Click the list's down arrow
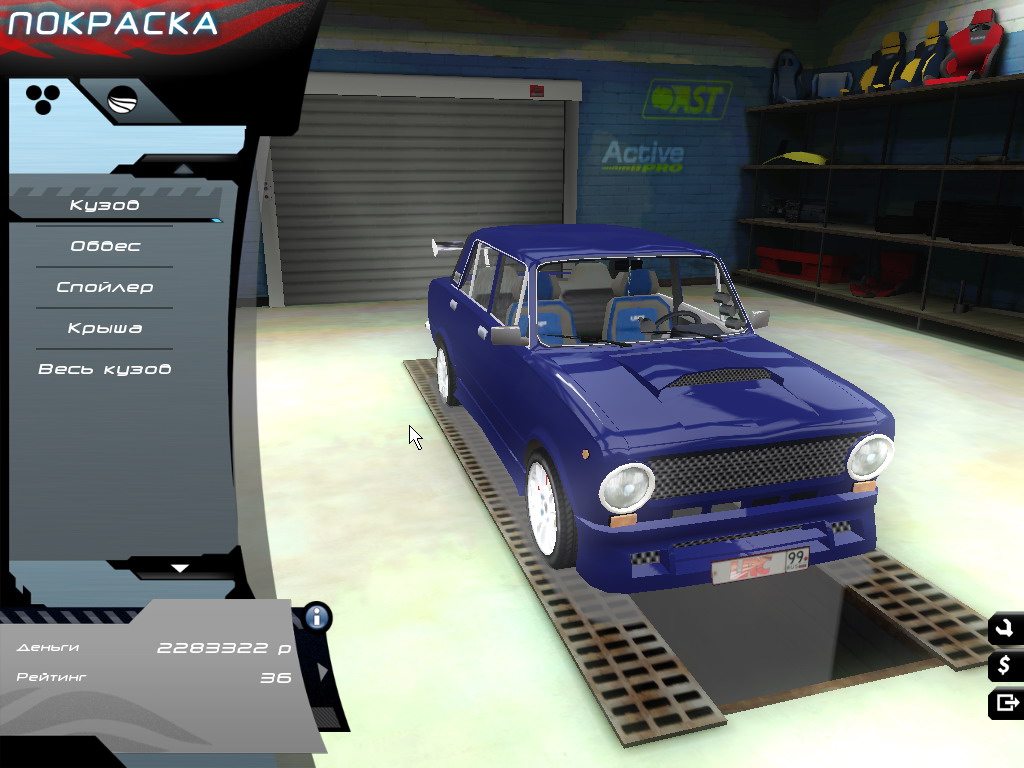This screenshot has height=768, width=1024. (180, 568)
